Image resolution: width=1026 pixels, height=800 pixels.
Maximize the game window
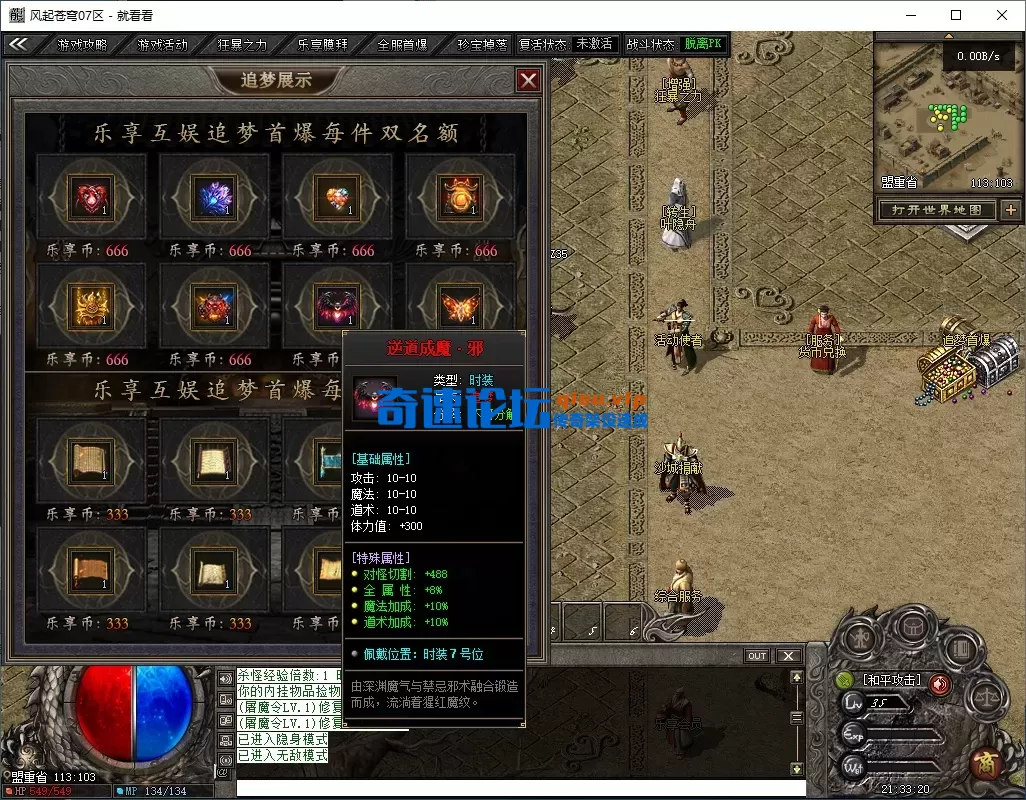coord(956,15)
